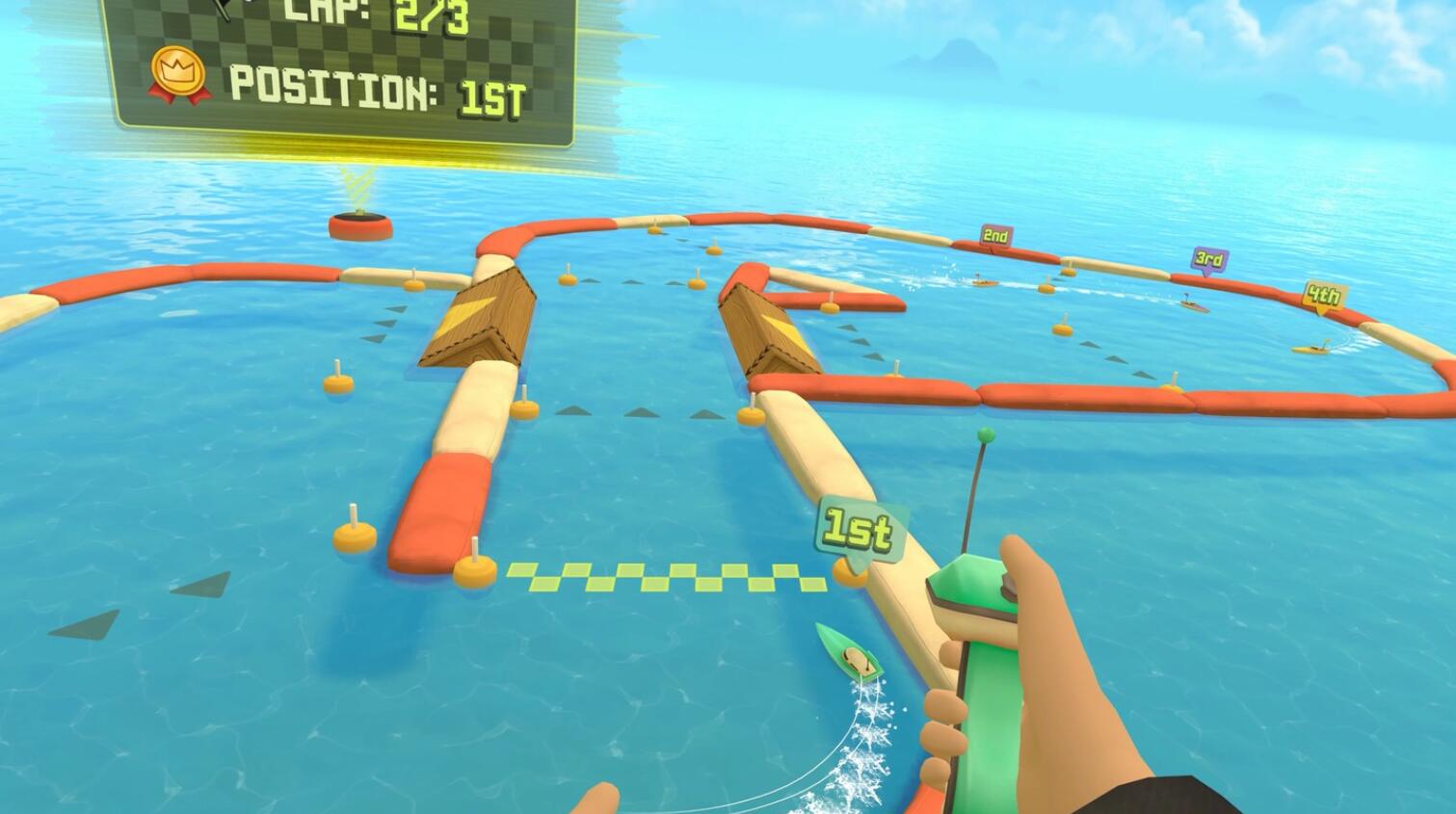Switch to the 2nd boat's rival tag

pyautogui.click(x=996, y=234)
